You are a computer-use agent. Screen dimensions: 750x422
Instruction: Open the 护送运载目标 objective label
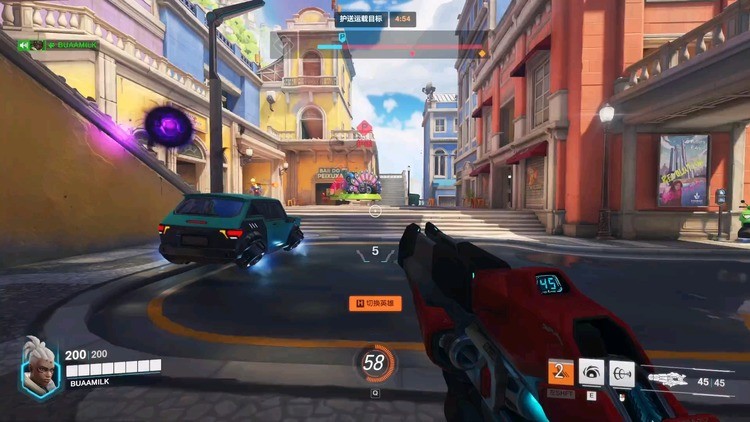pyautogui.click(x=361, y=18)
